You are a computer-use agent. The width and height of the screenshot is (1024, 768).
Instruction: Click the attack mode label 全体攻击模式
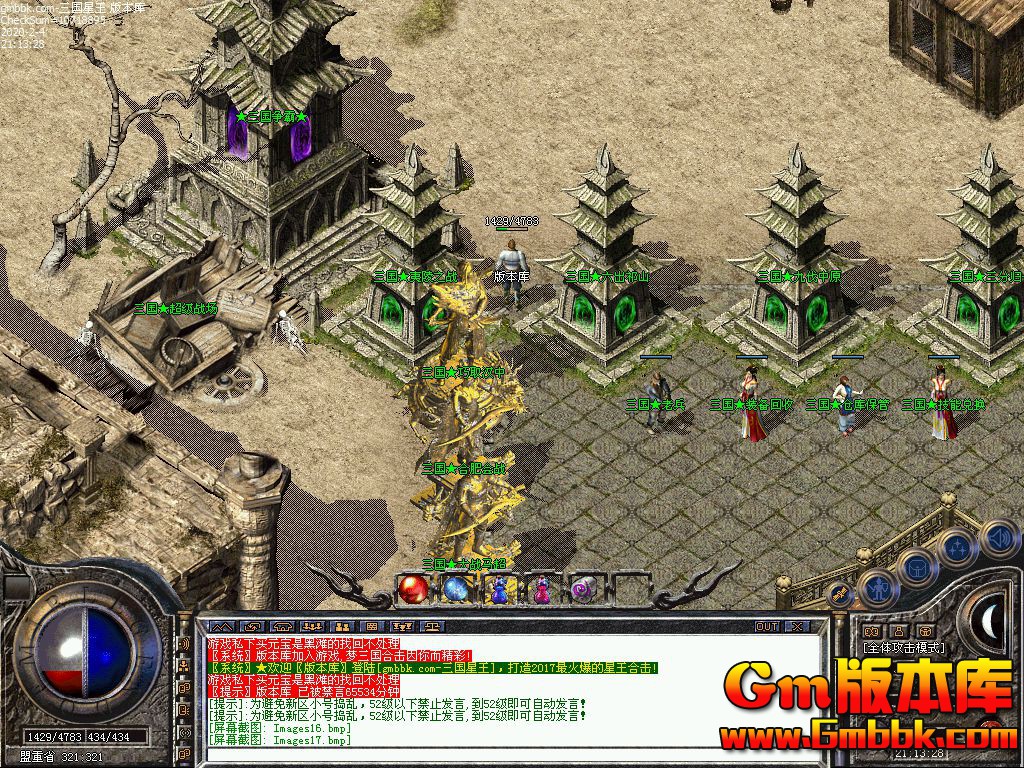click(904, 648)
